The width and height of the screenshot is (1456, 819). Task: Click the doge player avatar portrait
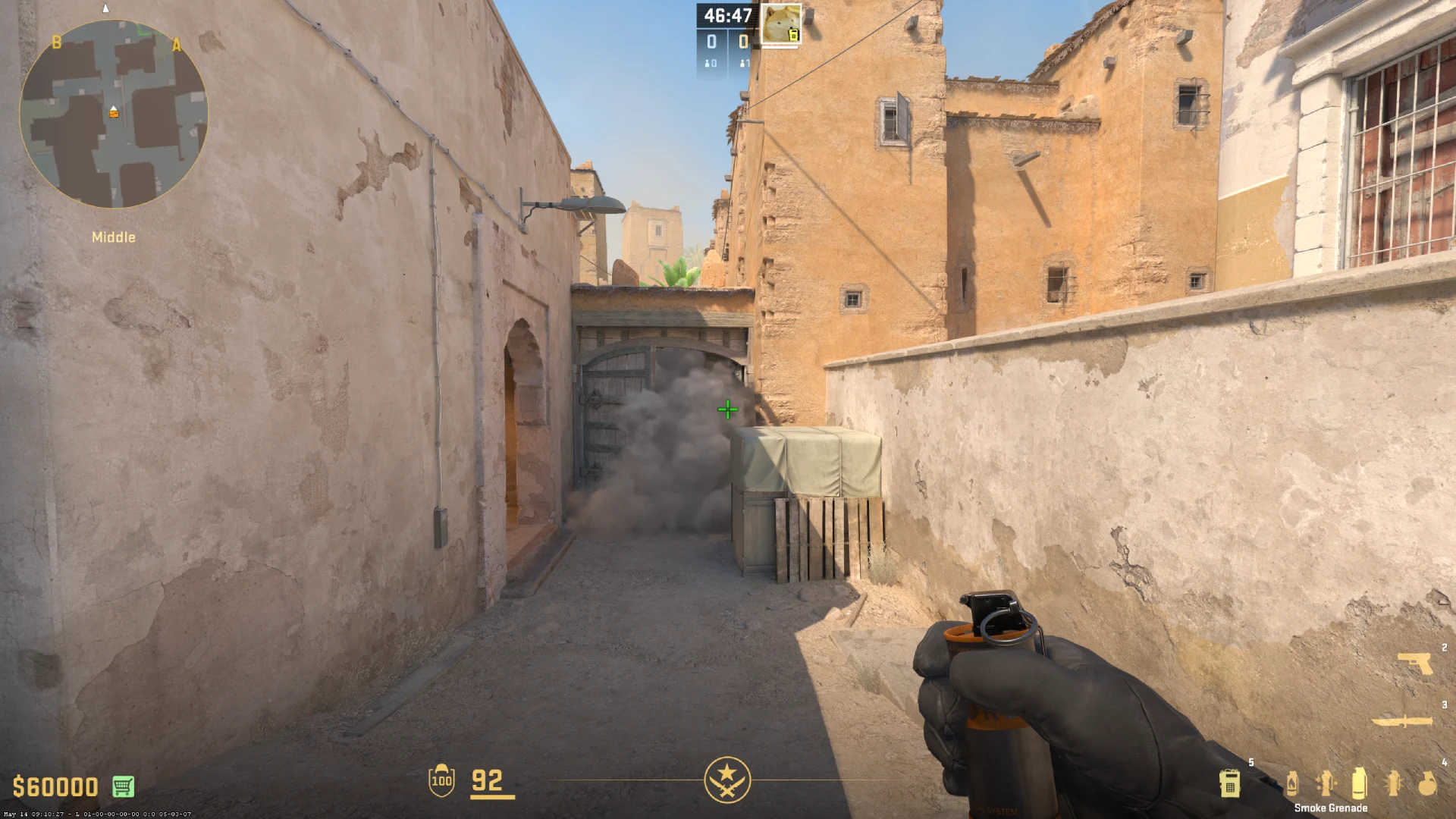coord(780,23)
